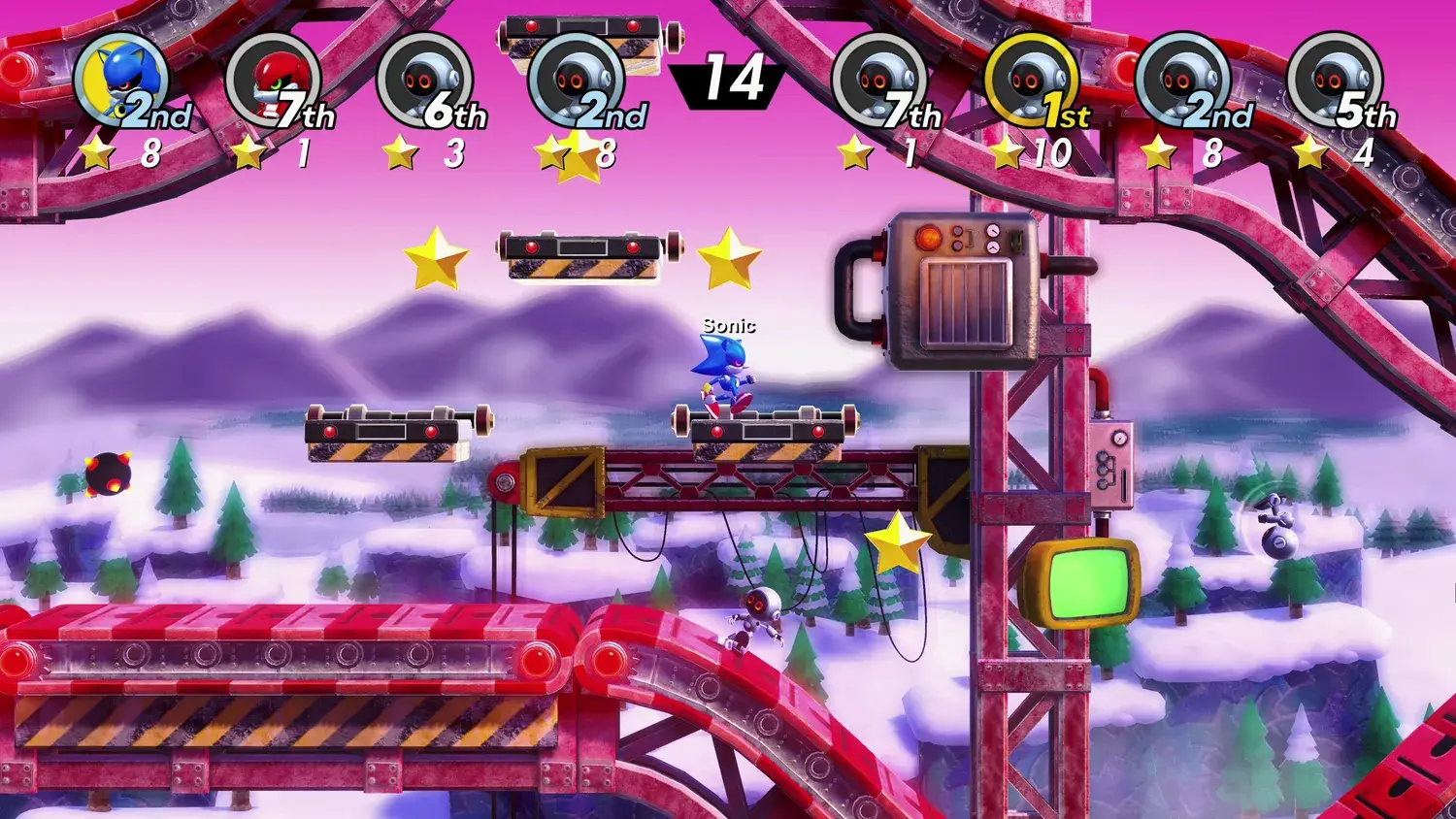Click the star icon under the 1st place player
Viewport: 1456px width, 819px height.
click(x=1005, y=151)
